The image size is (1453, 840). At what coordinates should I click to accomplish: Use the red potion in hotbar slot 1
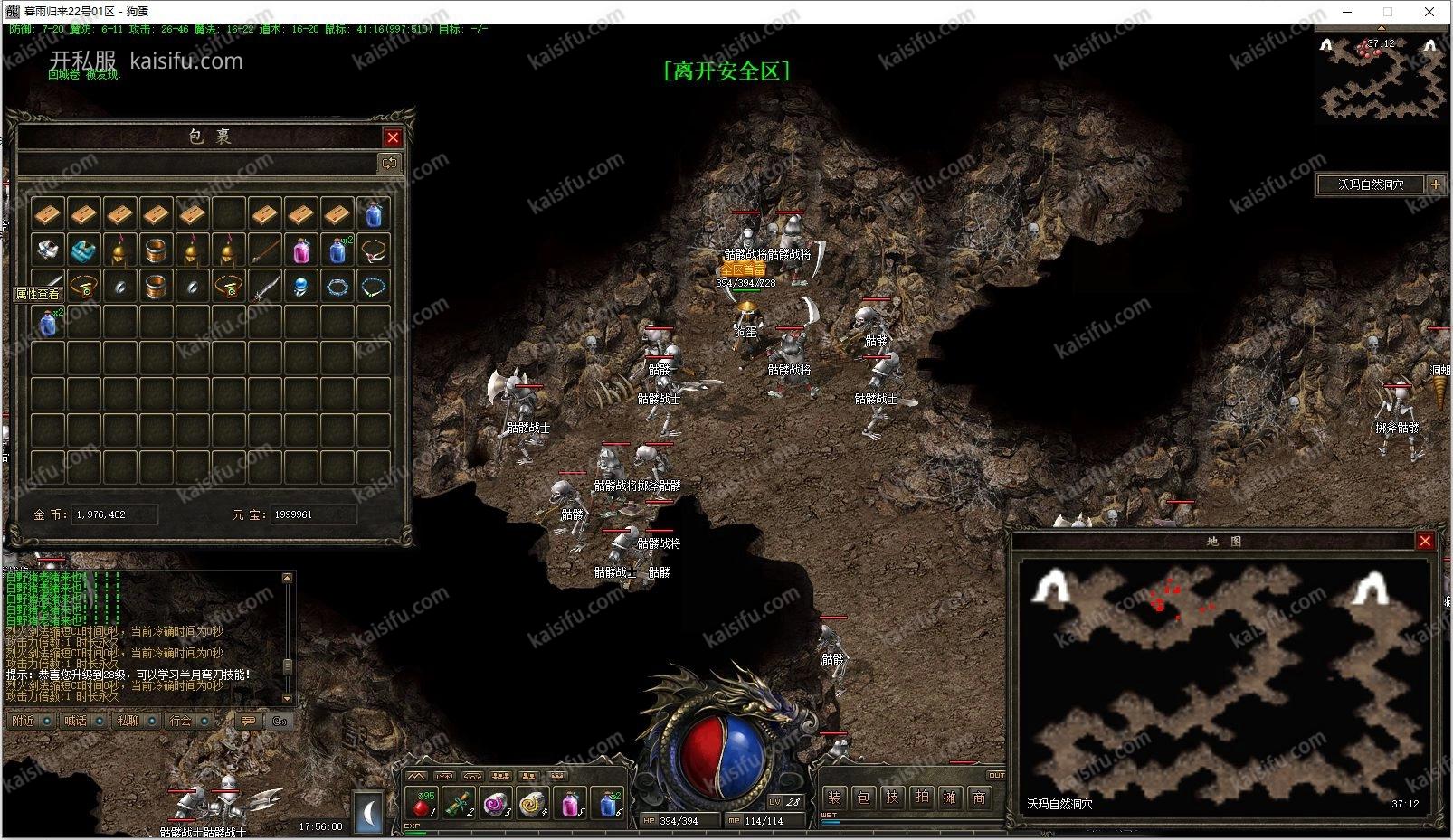421,804
